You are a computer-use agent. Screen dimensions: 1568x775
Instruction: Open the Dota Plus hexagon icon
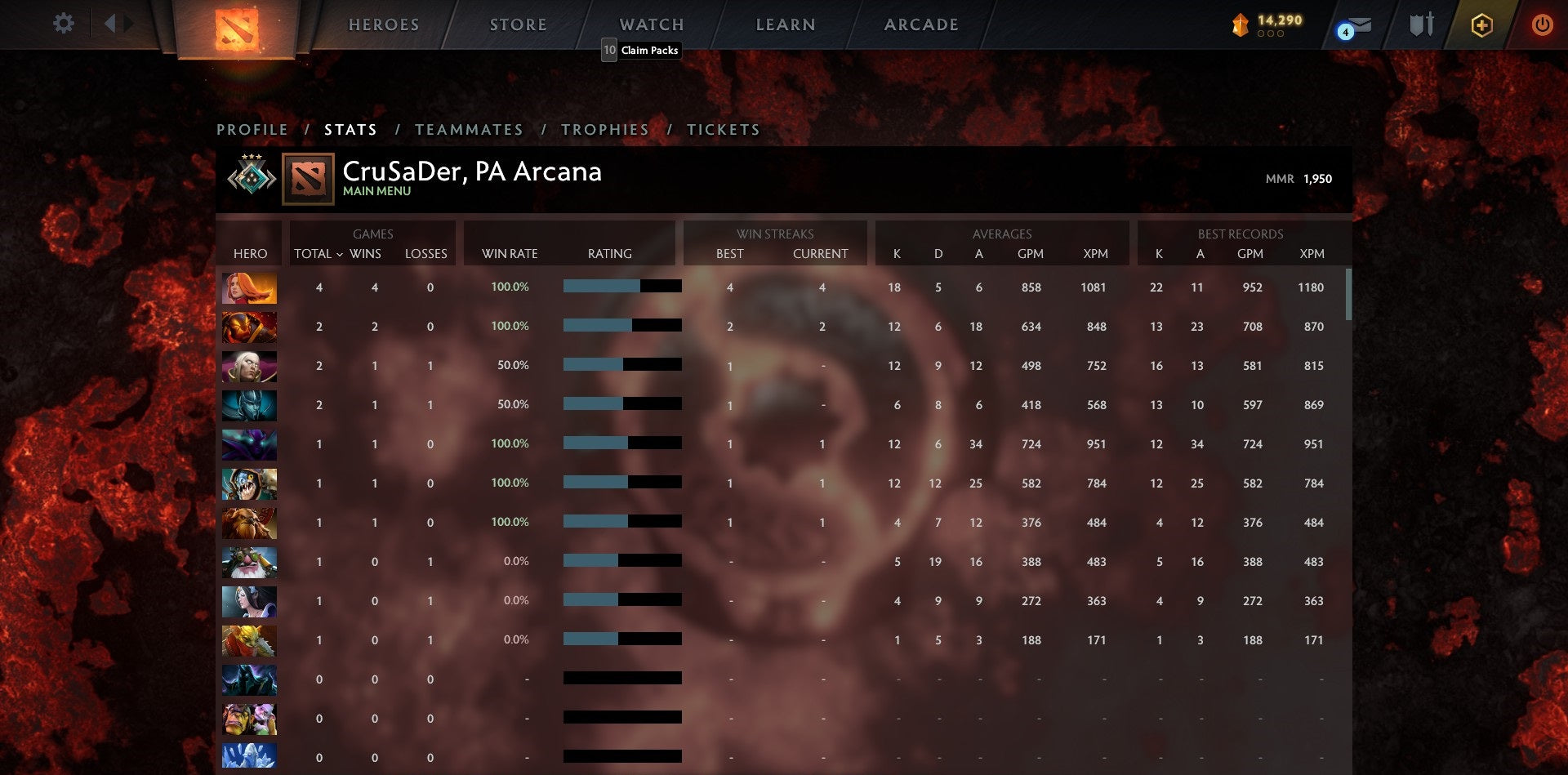tap(1481, 25)
